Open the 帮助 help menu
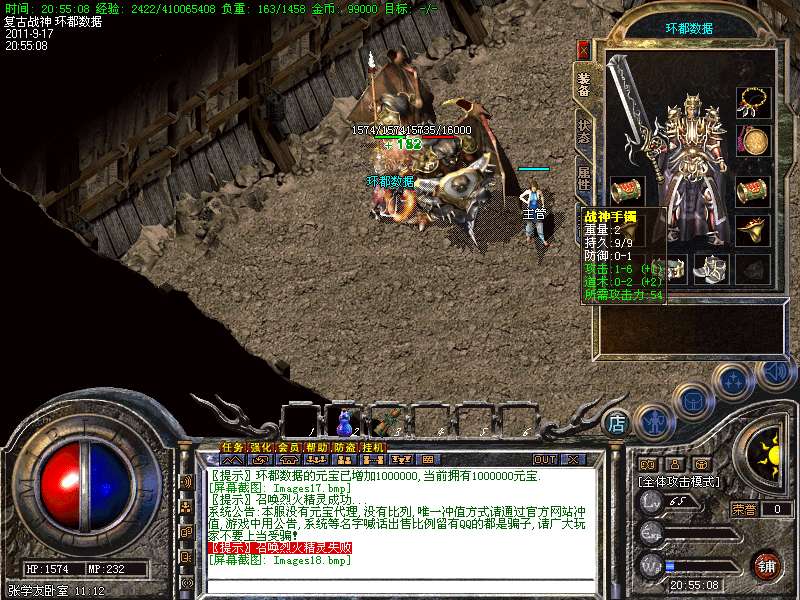 pos(316,447)
